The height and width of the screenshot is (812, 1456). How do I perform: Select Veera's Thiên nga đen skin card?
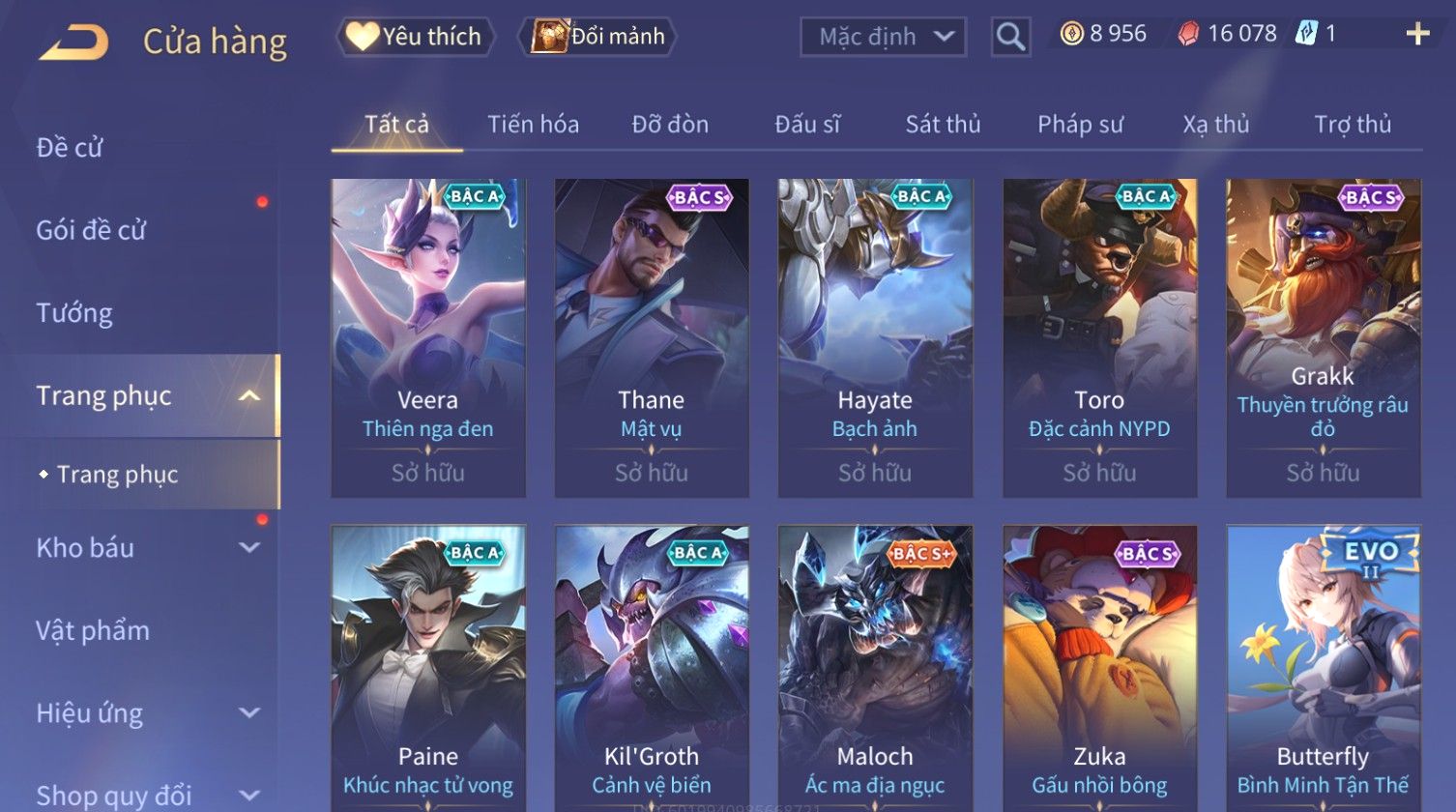pyautogui.click(x=427, y=337)
